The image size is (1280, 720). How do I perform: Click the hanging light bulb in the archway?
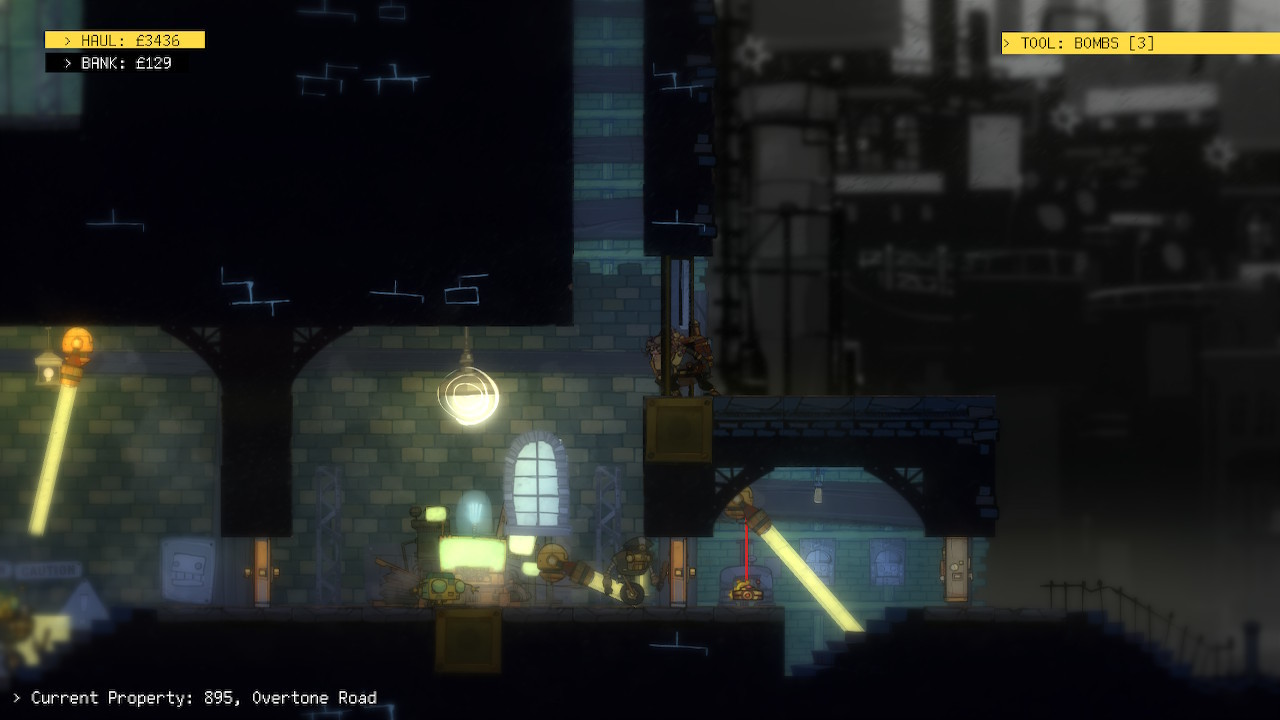pyautogui.click(x=818, y=495)
